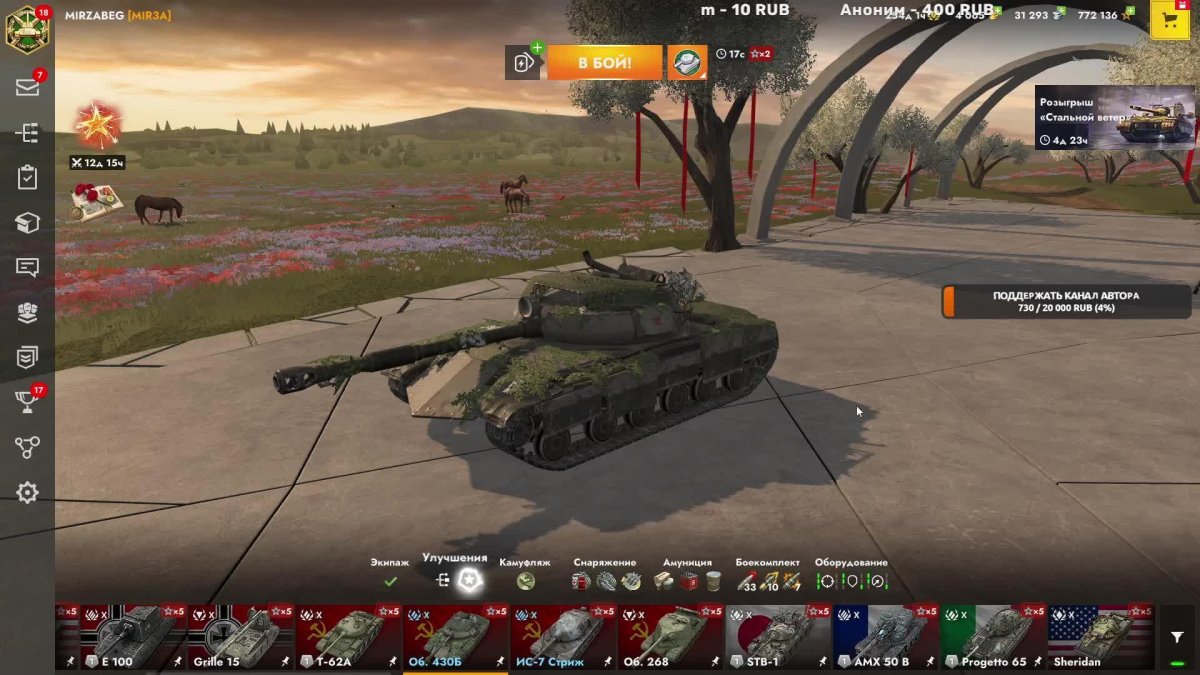Open the chat speech-bubble icon in the sidebar
Viewport: 1200px width, 675px height.
(27, 267)
